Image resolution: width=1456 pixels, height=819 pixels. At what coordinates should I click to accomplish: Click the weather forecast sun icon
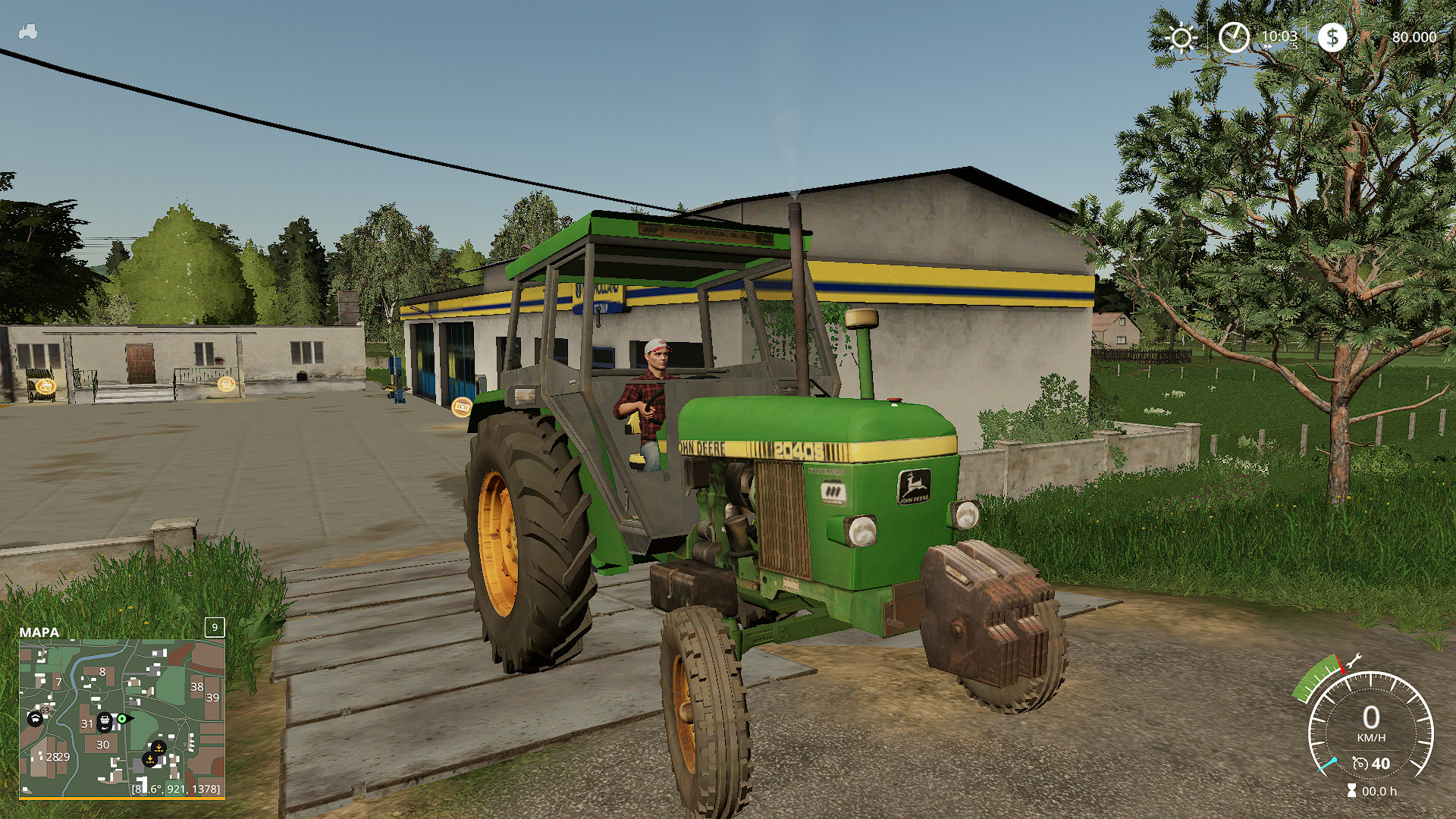point(1181,35)
